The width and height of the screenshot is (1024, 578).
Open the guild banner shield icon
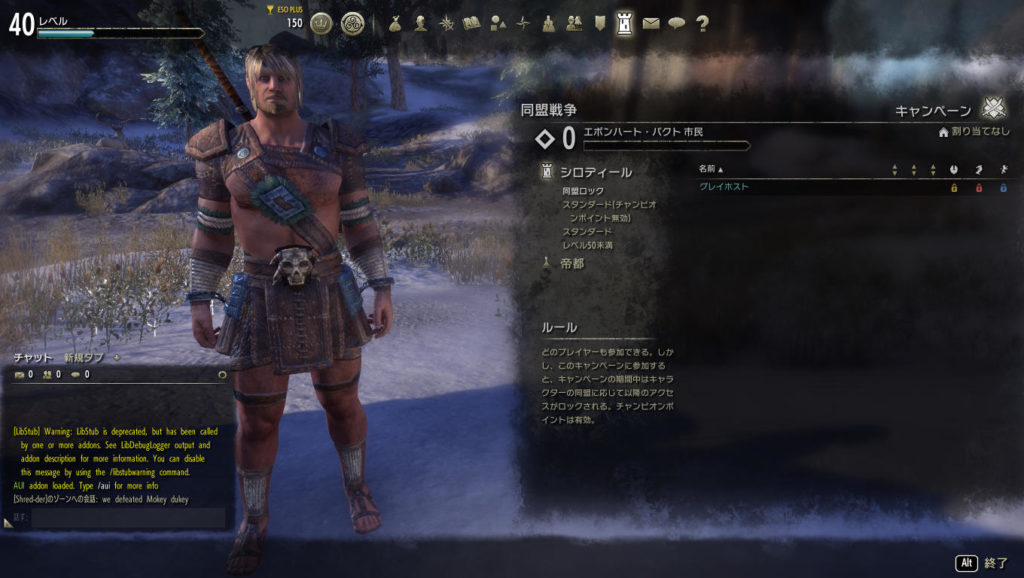(x=599, y=23)
